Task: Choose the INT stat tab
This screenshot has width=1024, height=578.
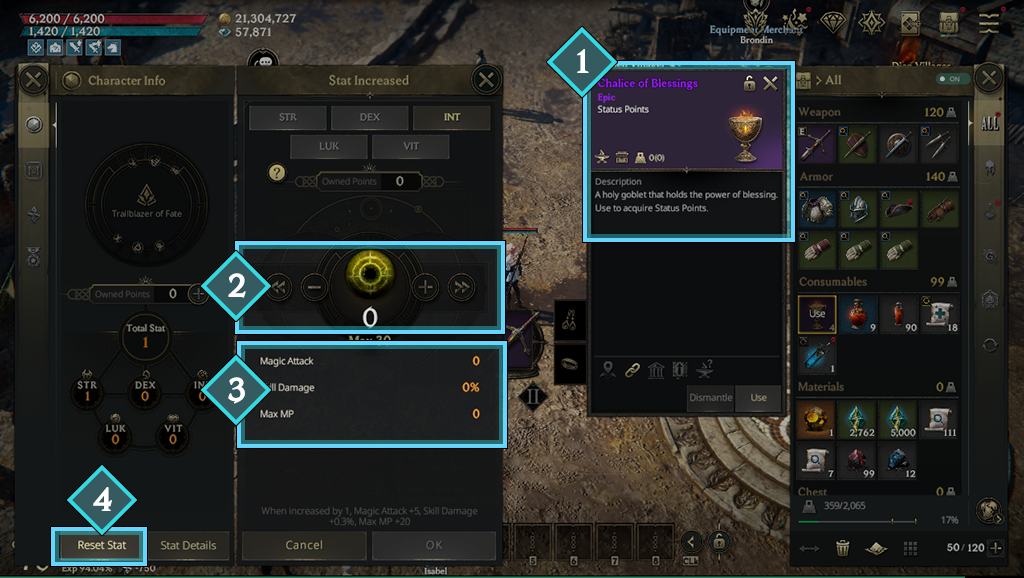Action: (452, 117)
